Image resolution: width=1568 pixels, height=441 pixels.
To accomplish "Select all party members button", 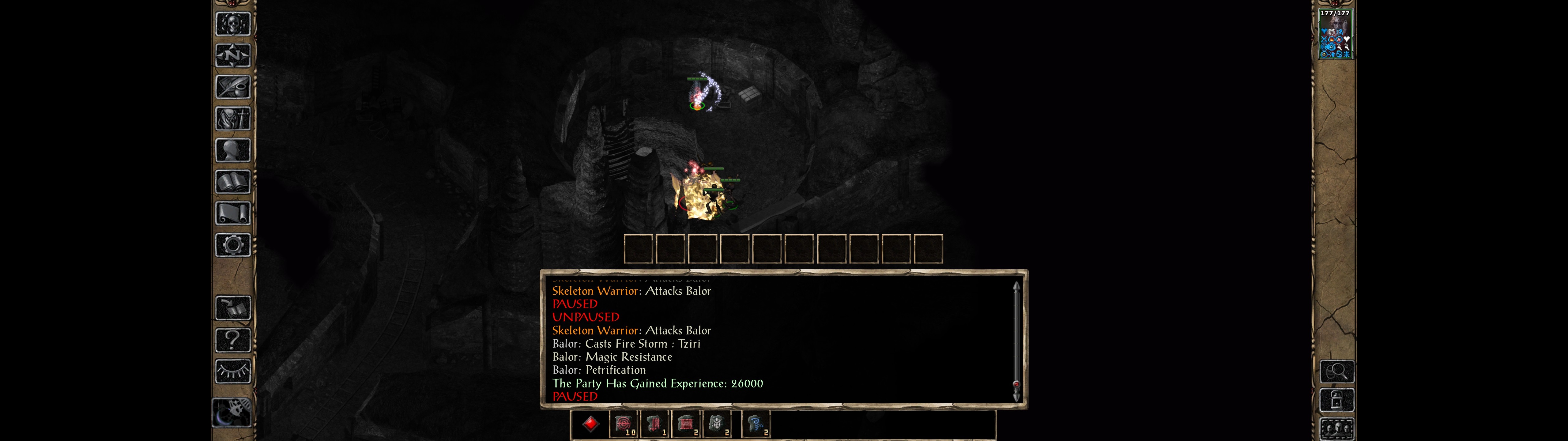I will click(x=1337, y=429).
